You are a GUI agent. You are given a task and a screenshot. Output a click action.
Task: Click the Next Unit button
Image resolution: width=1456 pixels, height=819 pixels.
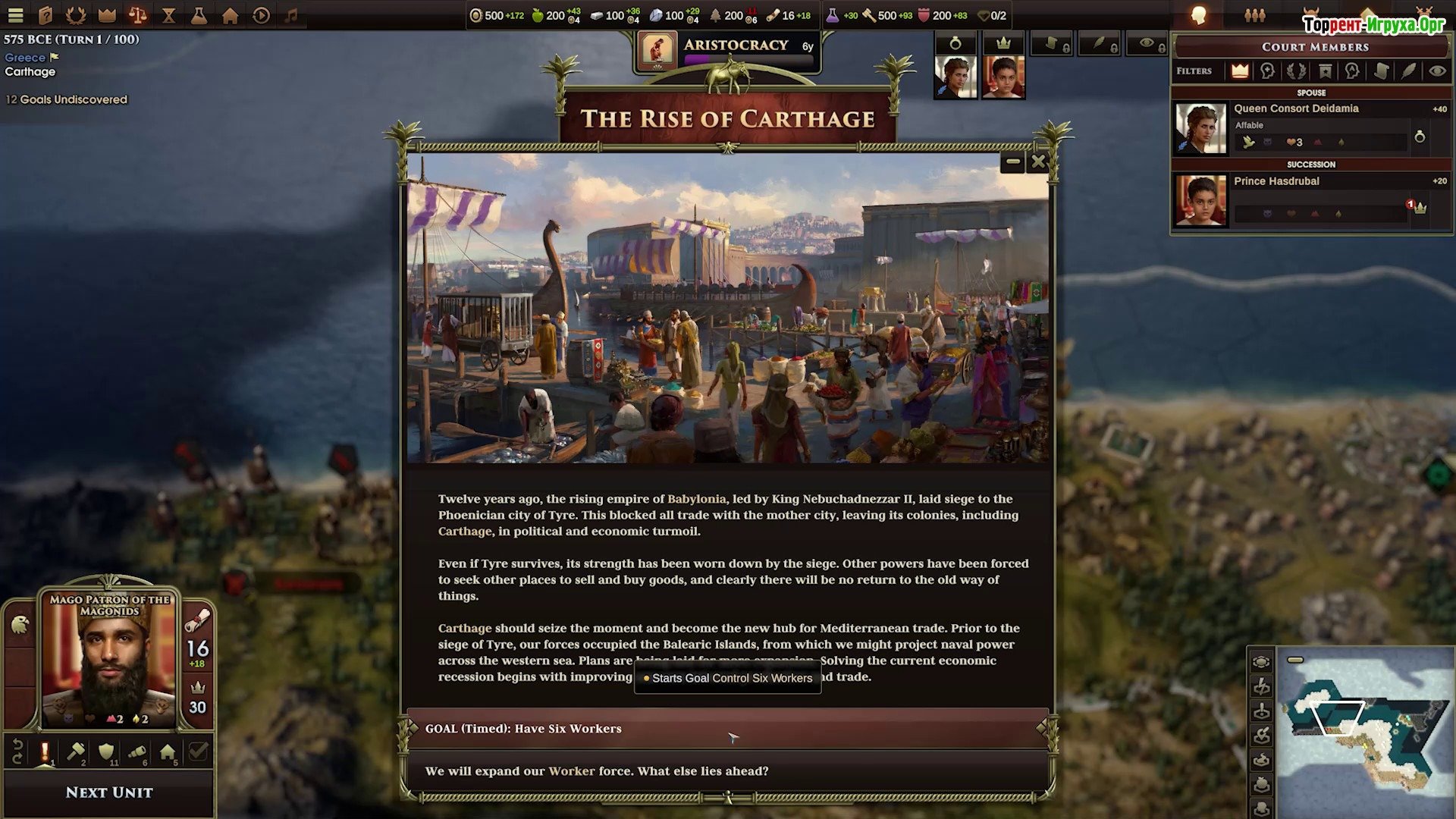point(109,792)
